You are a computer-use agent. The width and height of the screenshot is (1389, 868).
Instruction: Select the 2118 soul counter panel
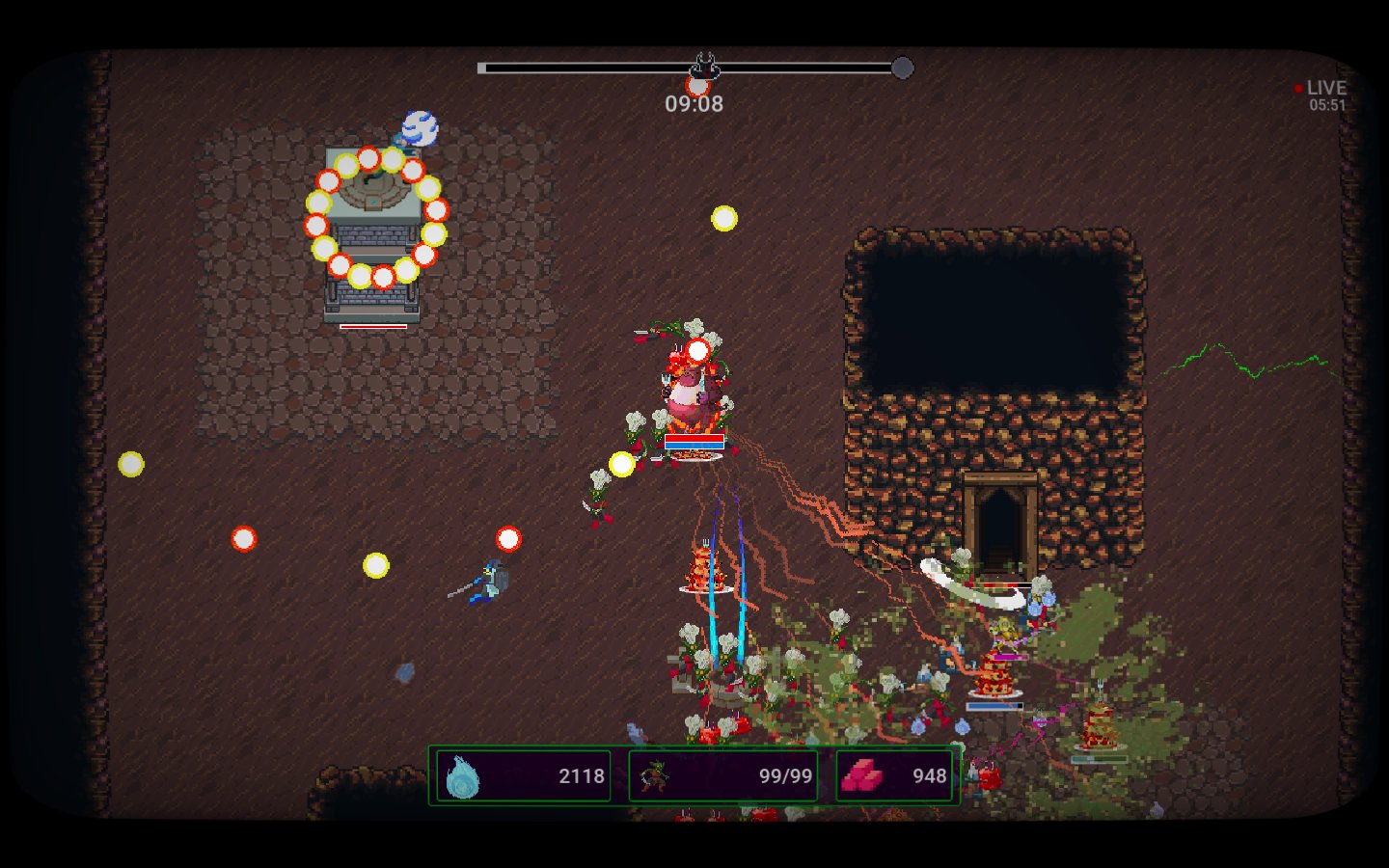click(x=521, y=773)
